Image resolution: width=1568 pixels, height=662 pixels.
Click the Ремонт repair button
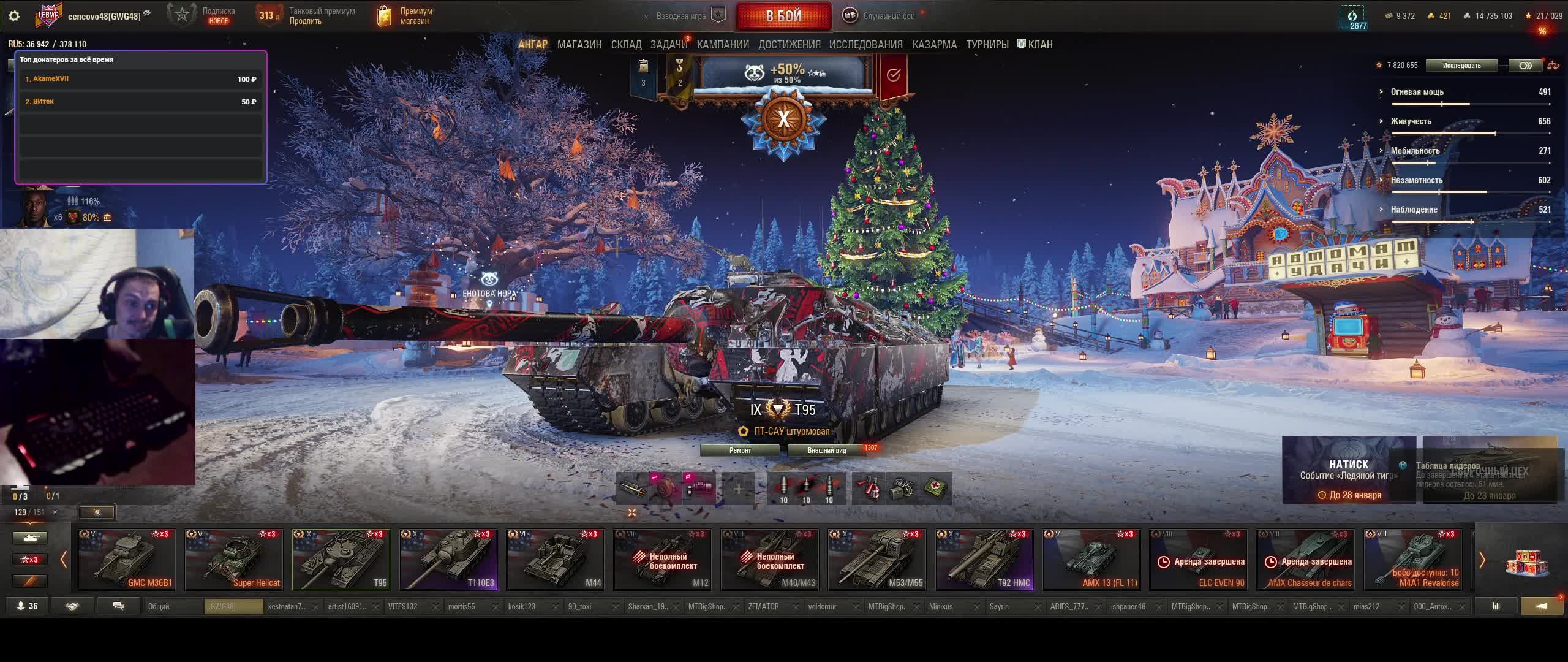pos(740,451)
